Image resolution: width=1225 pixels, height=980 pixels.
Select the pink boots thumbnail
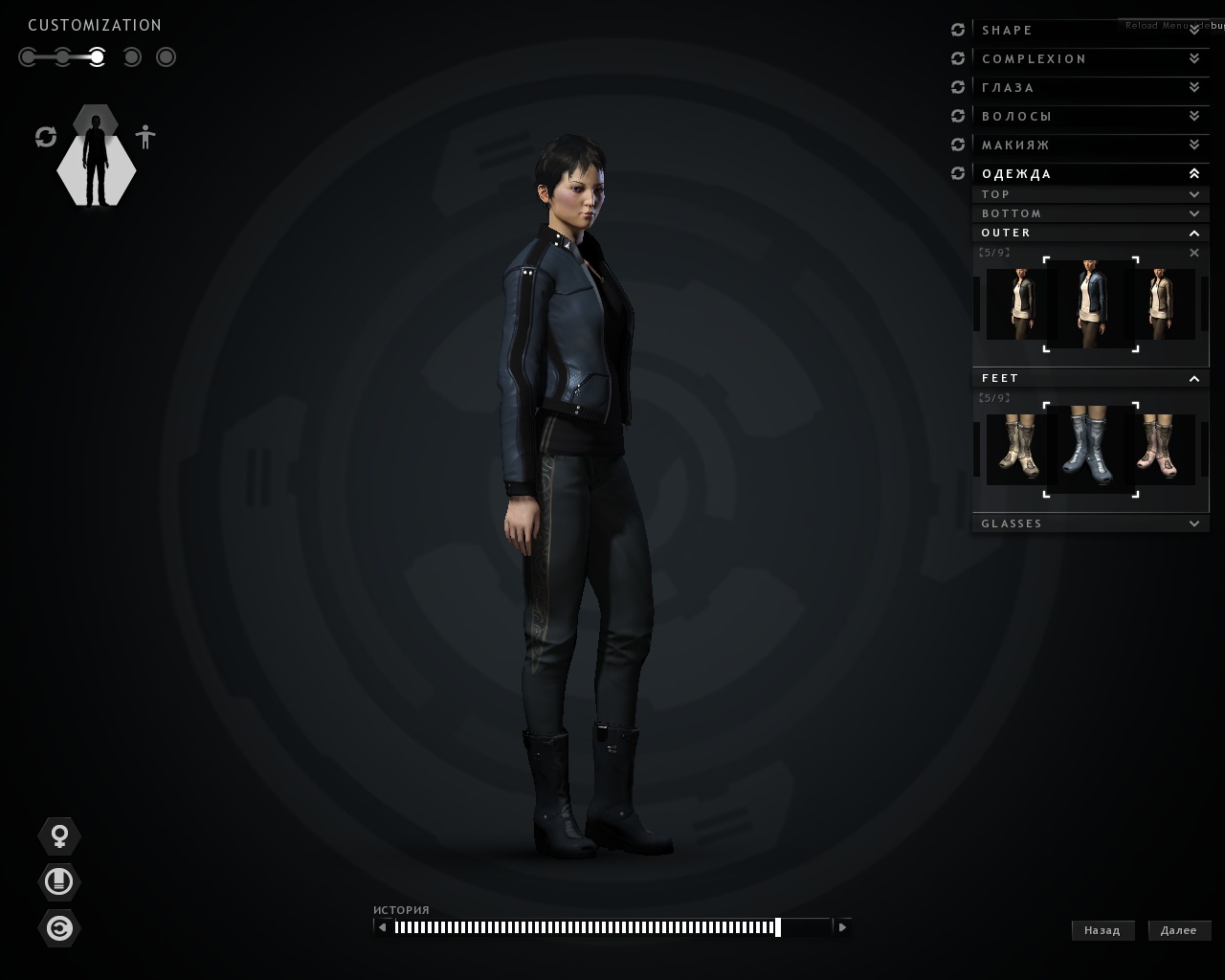tap(1164, 449)
